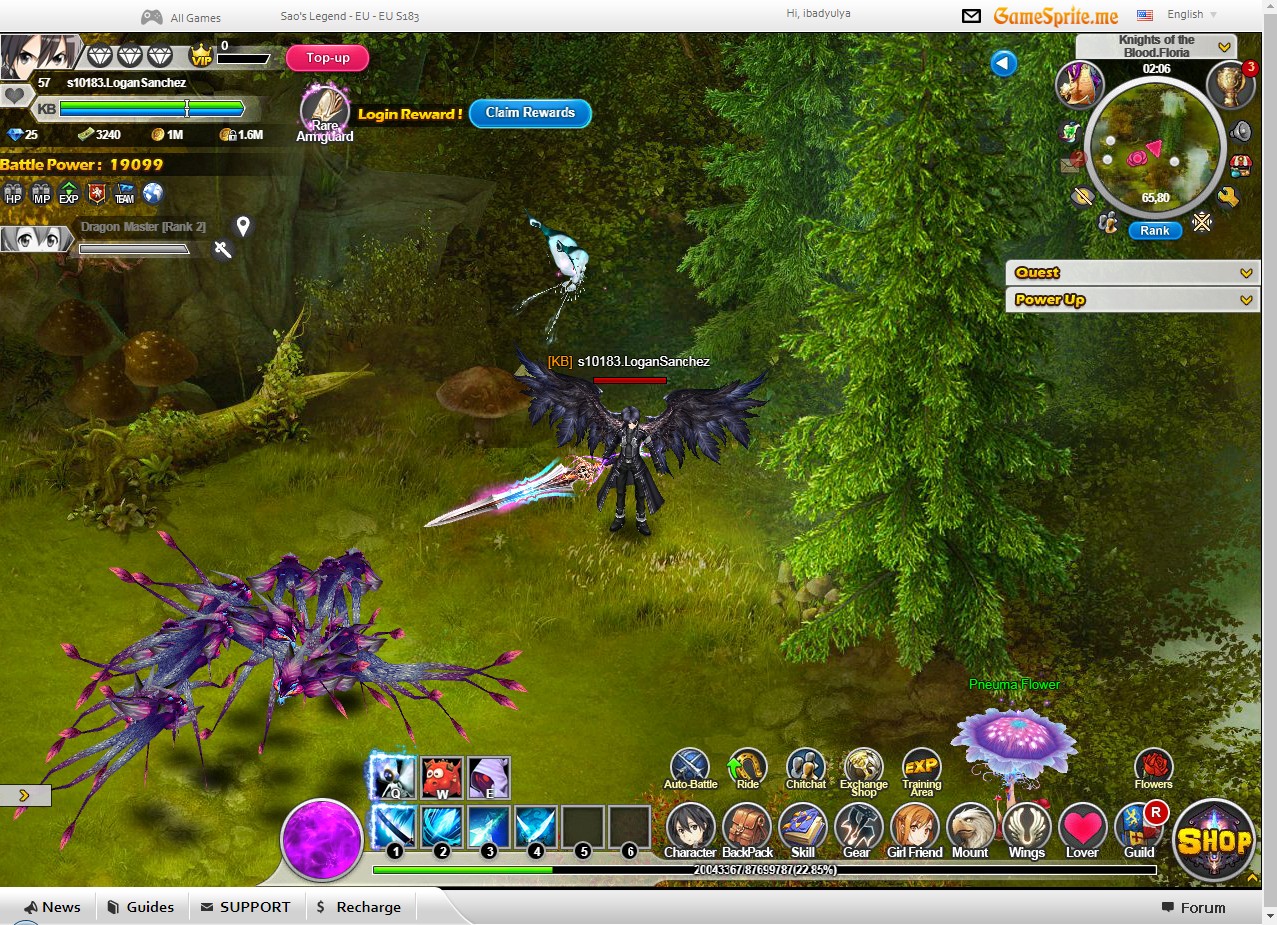Open the Lover heart menu

(x=1082, y=829)
